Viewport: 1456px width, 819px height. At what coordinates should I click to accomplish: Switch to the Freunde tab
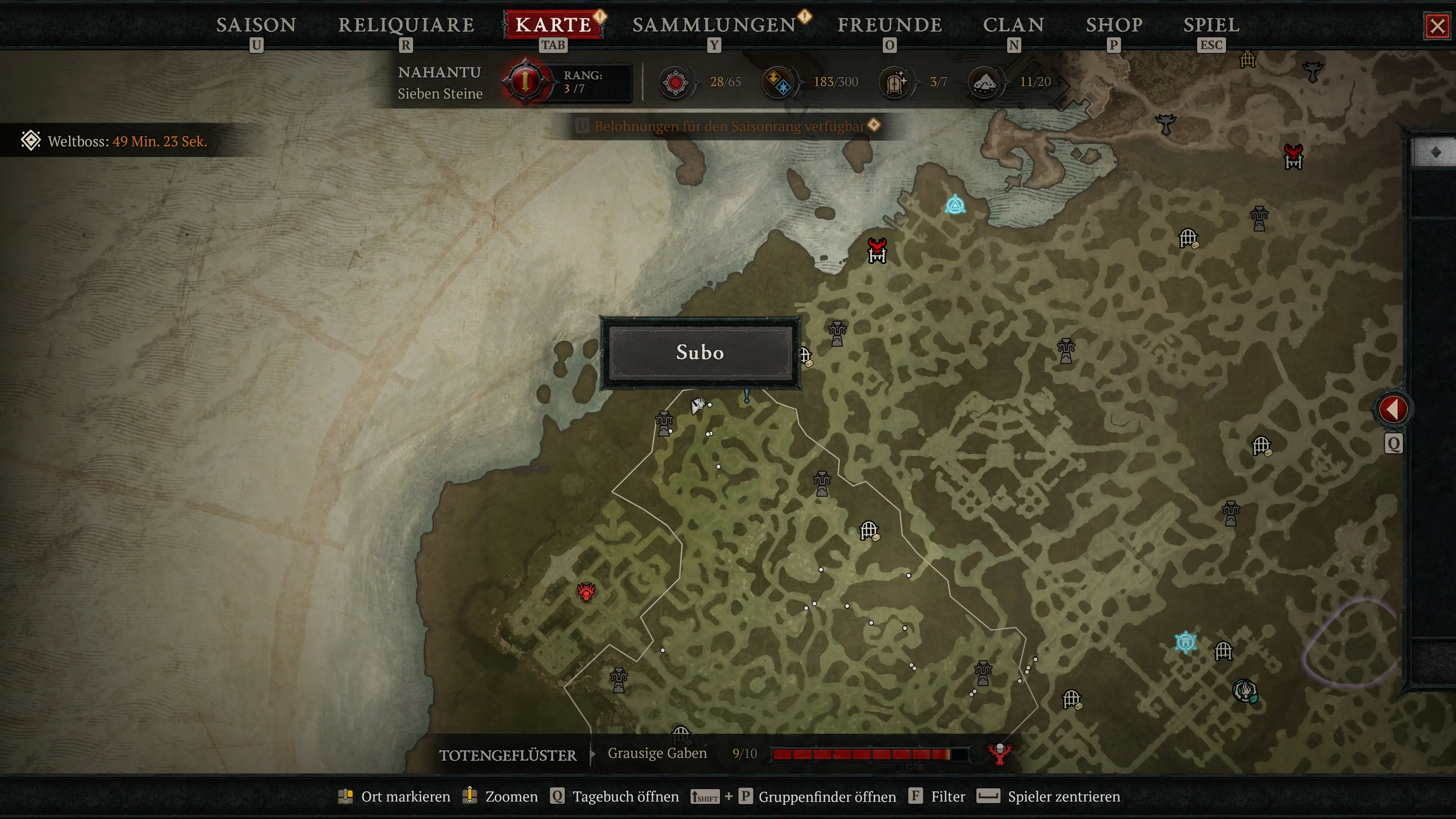pos(890,25)
